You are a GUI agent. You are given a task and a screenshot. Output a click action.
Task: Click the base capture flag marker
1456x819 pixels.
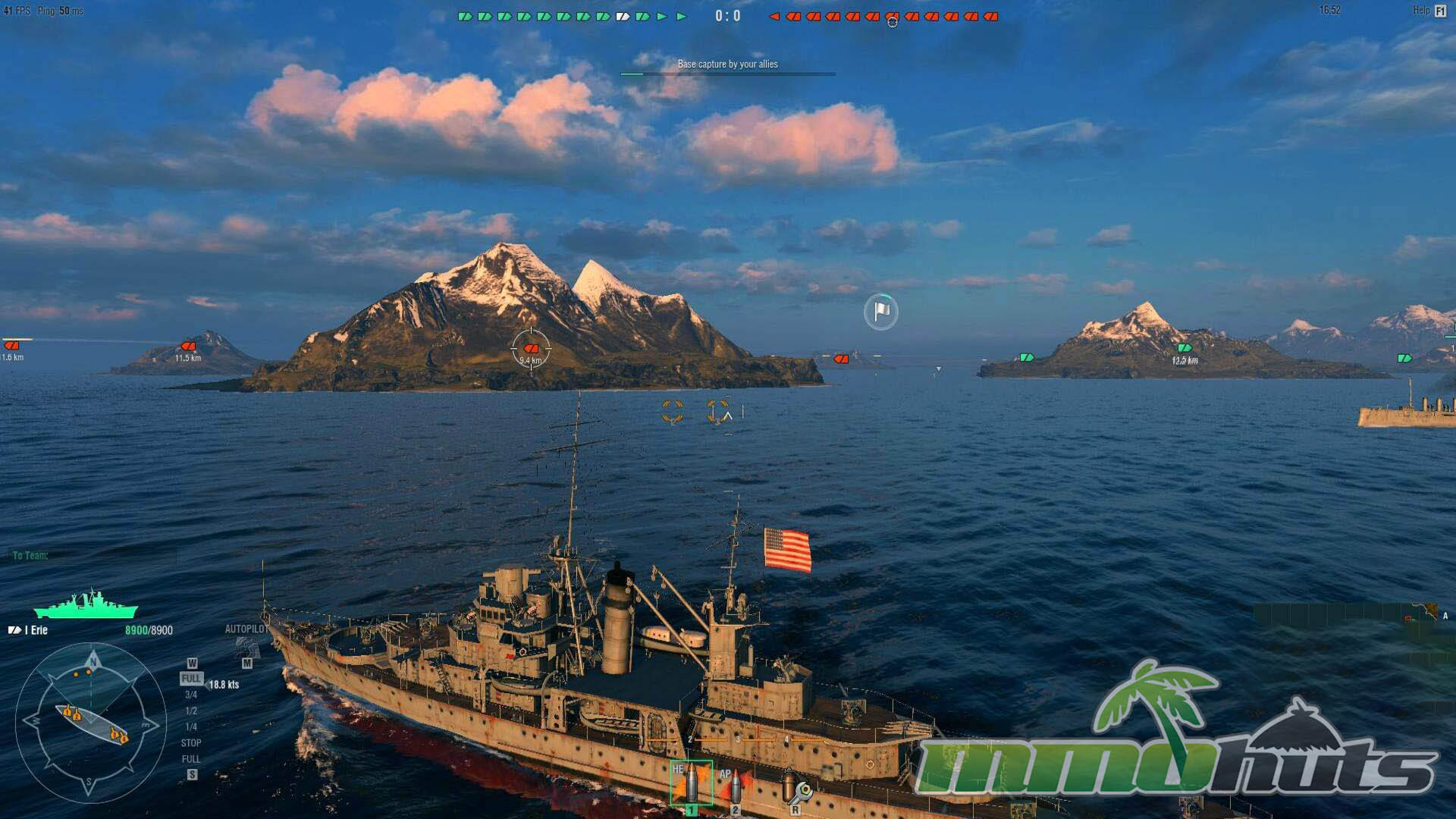click(x=881, y=312)
